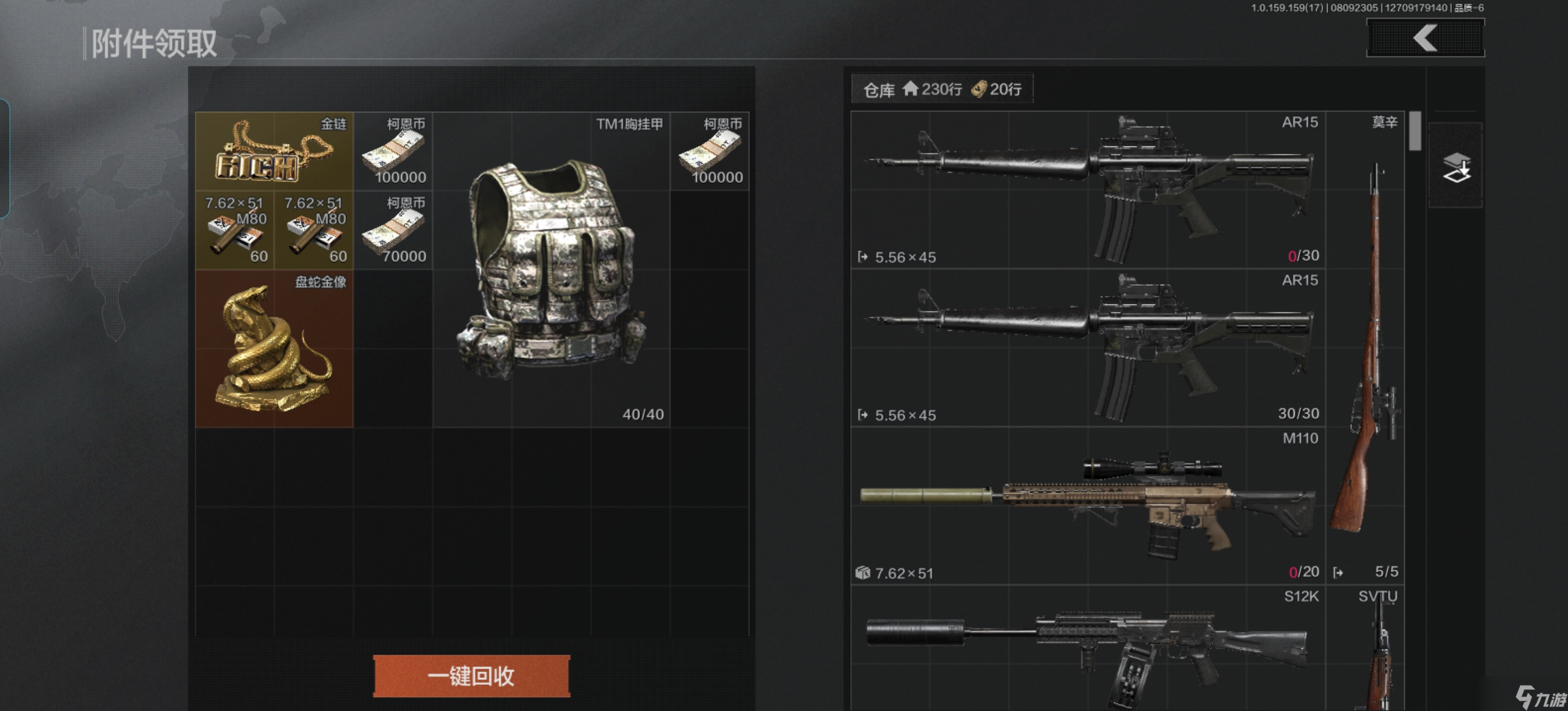Viewport: 1568px width, 711px height.
Task: Select the AR15 with 30/30 ammo
Action: coord(1088,347)
